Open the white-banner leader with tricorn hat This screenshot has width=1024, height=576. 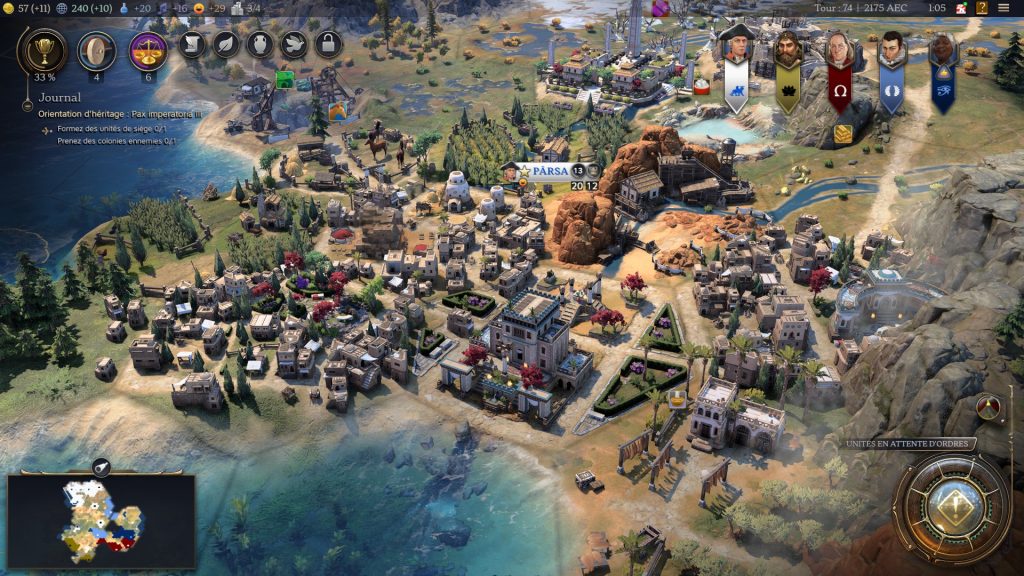(x=735, y=62)
